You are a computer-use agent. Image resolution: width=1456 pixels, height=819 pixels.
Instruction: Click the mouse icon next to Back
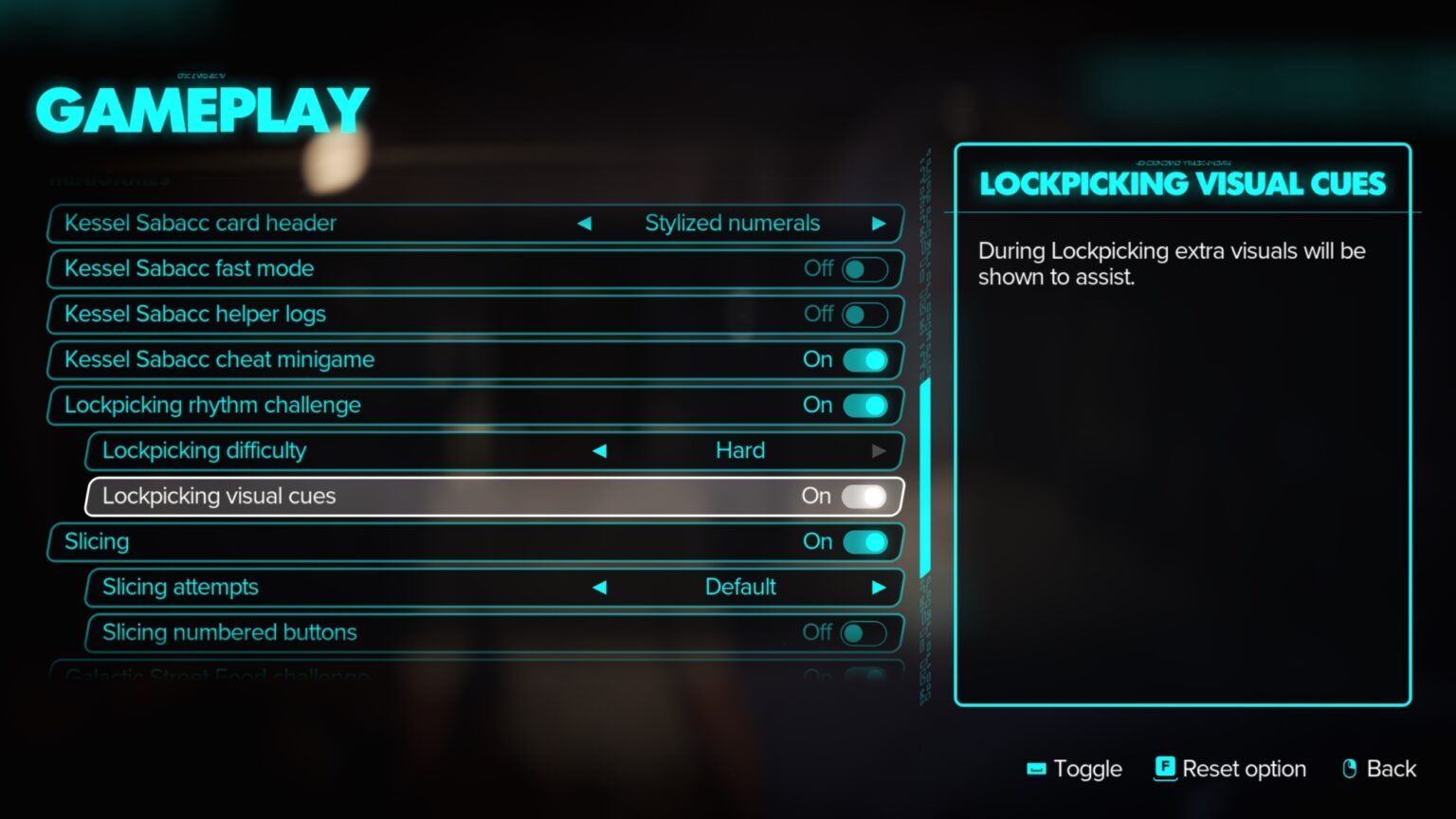click(x=1350, y=769)
